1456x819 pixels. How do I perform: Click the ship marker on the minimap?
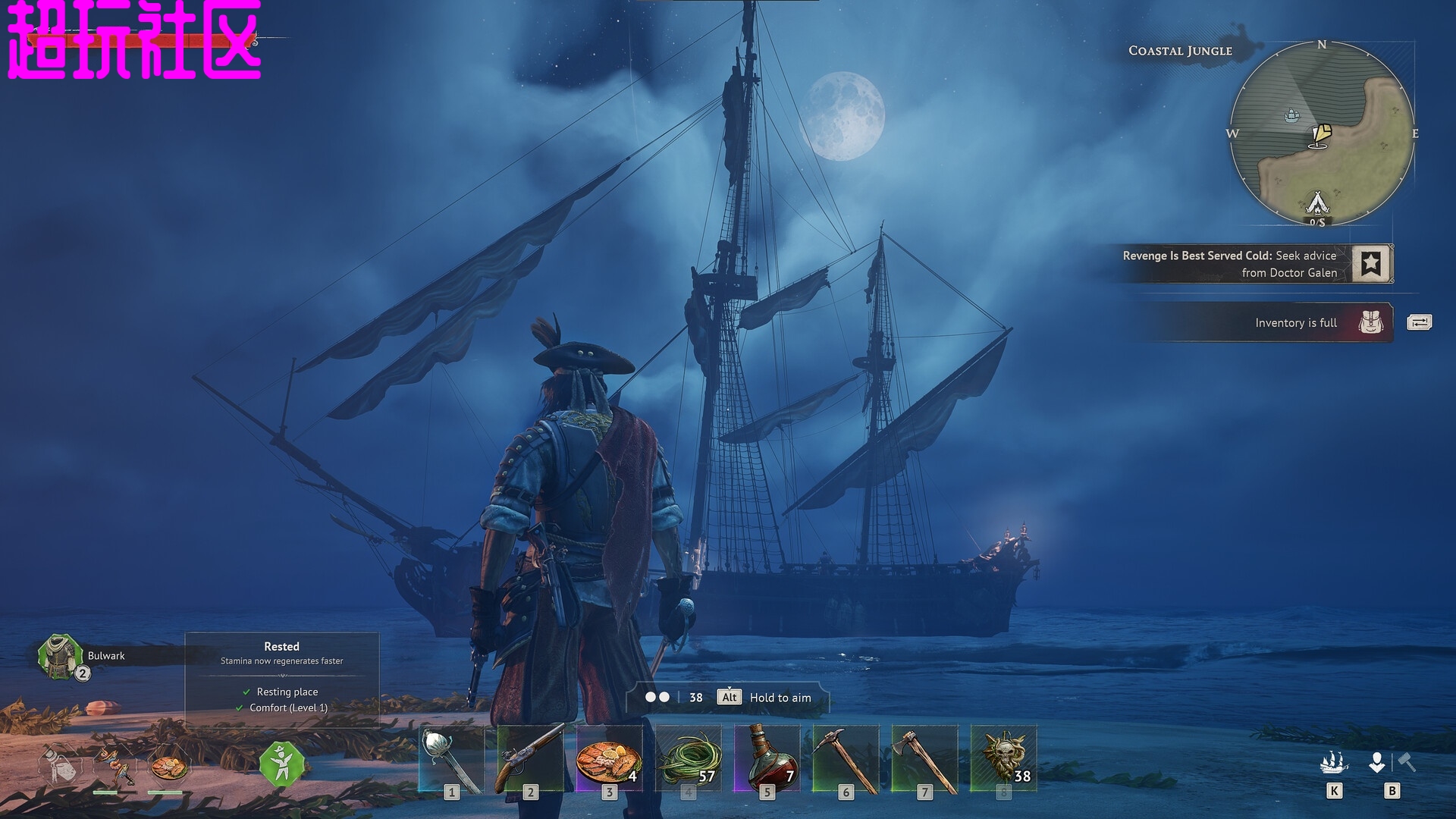coord(1292,115)
